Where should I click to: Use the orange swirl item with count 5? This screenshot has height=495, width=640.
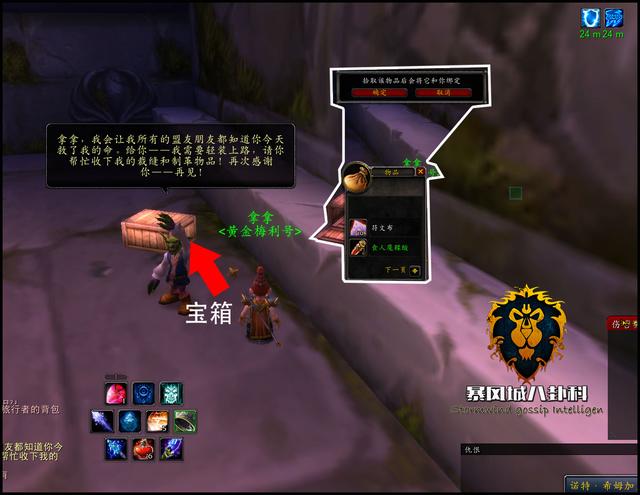[x=157, y=421]
